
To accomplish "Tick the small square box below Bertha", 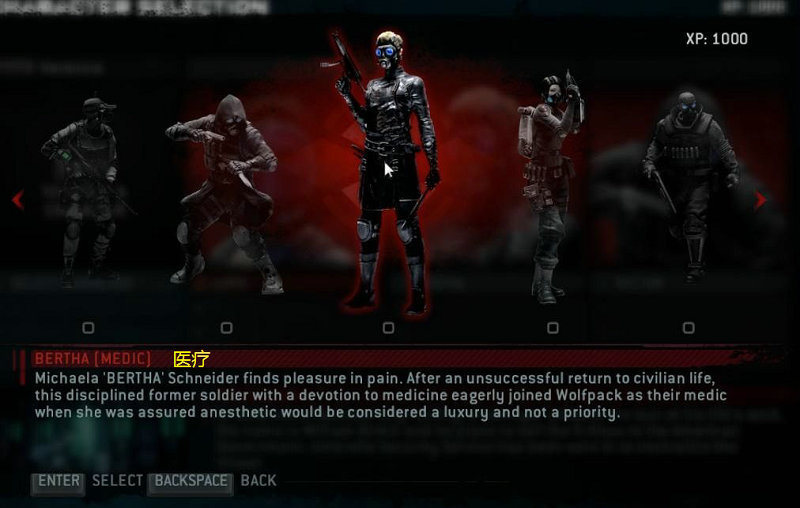I will (x=388, y=327).
